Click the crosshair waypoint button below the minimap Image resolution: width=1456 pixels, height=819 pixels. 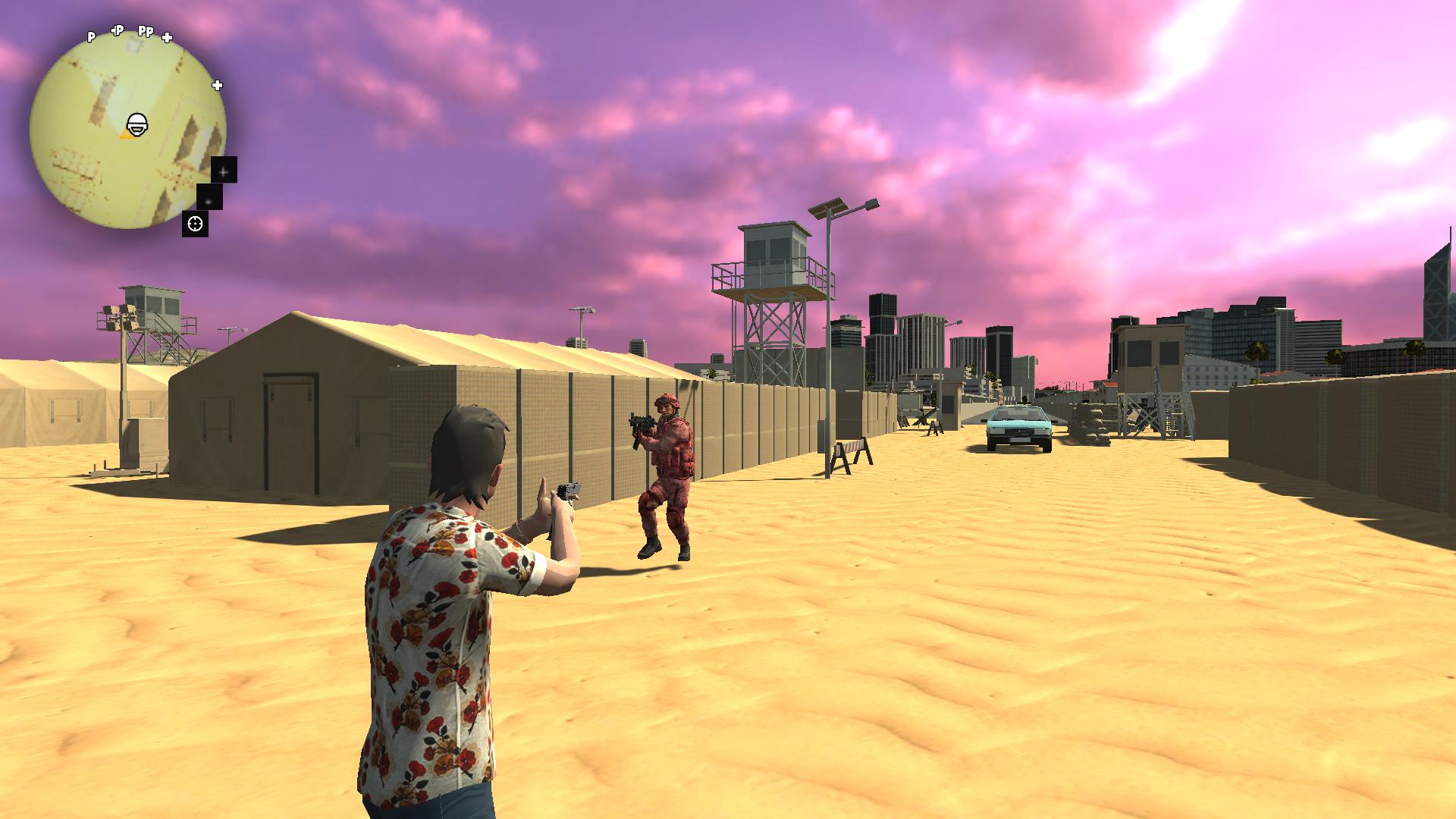[x=195, y=224]
